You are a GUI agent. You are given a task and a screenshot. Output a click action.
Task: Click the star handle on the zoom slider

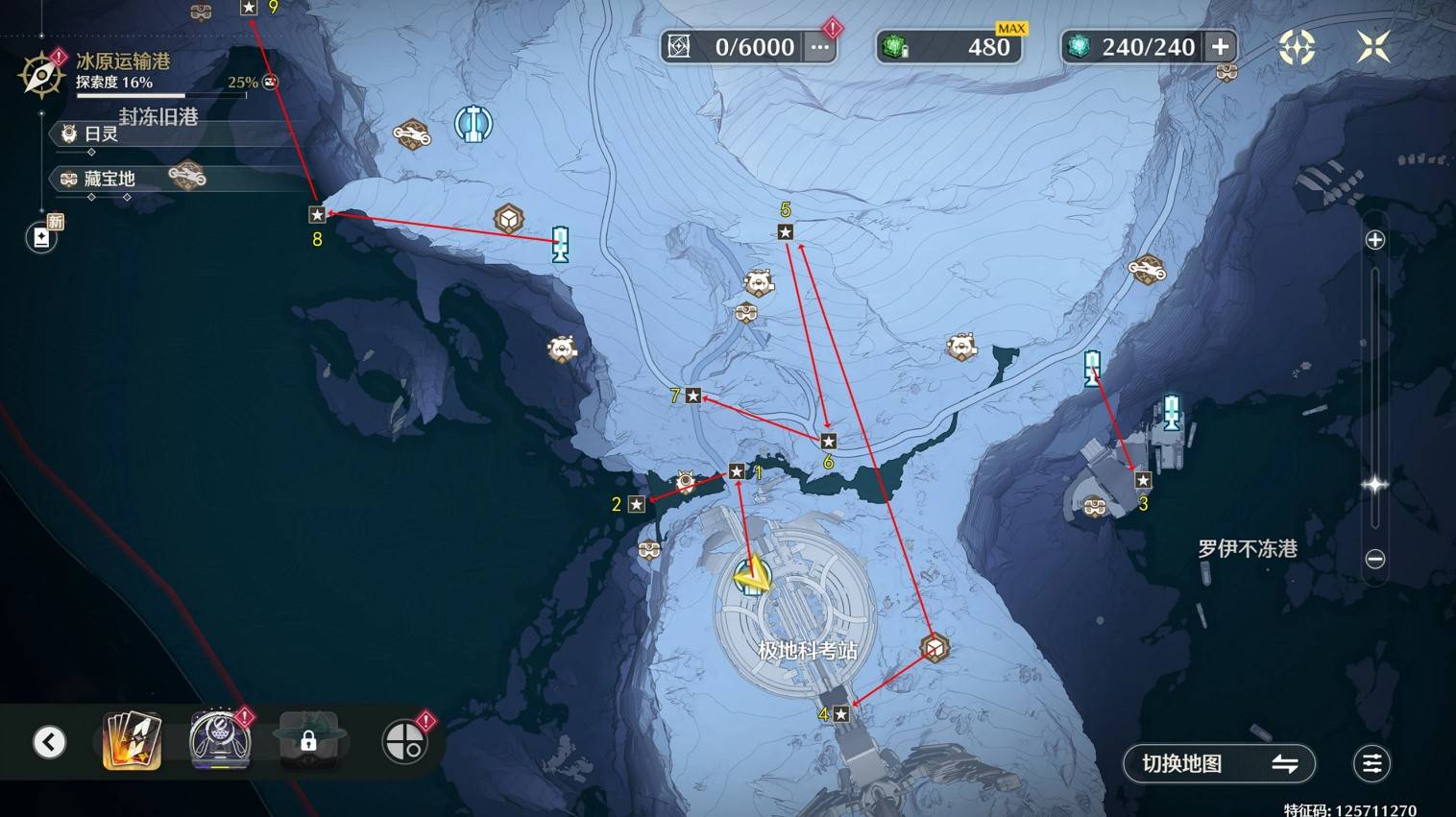1374,485
